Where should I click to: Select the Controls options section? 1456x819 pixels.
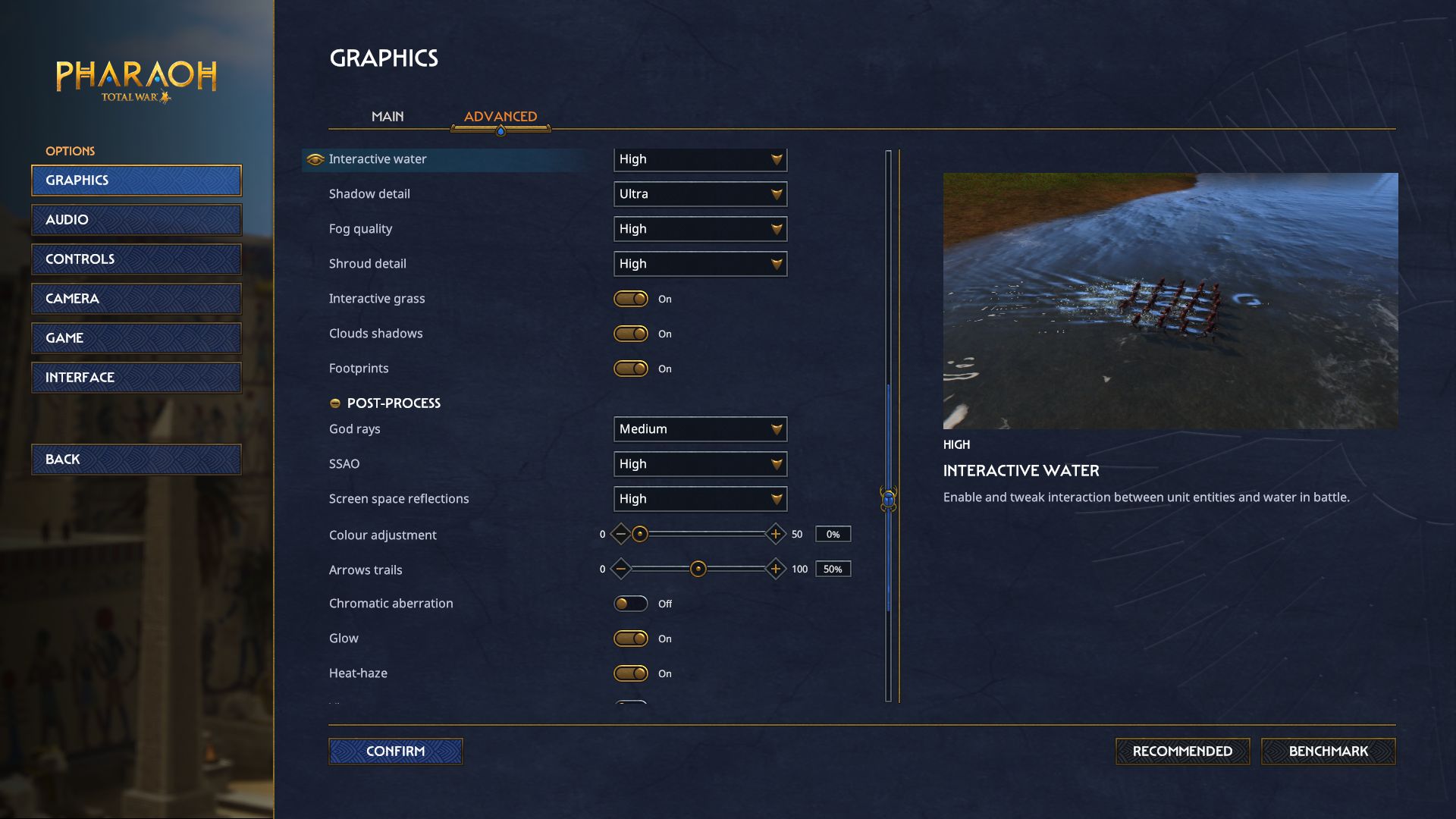pos(136,259)
